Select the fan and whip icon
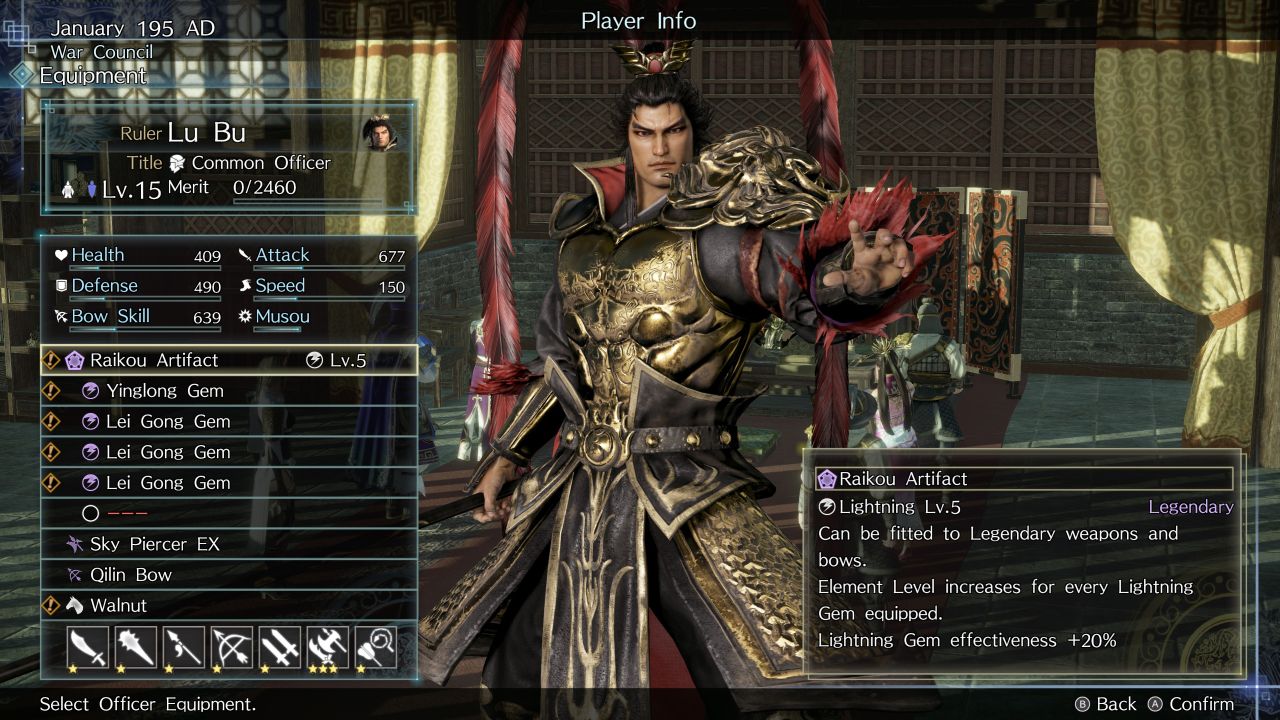This screenshot has width=1280, height=720. coord(376,647)
